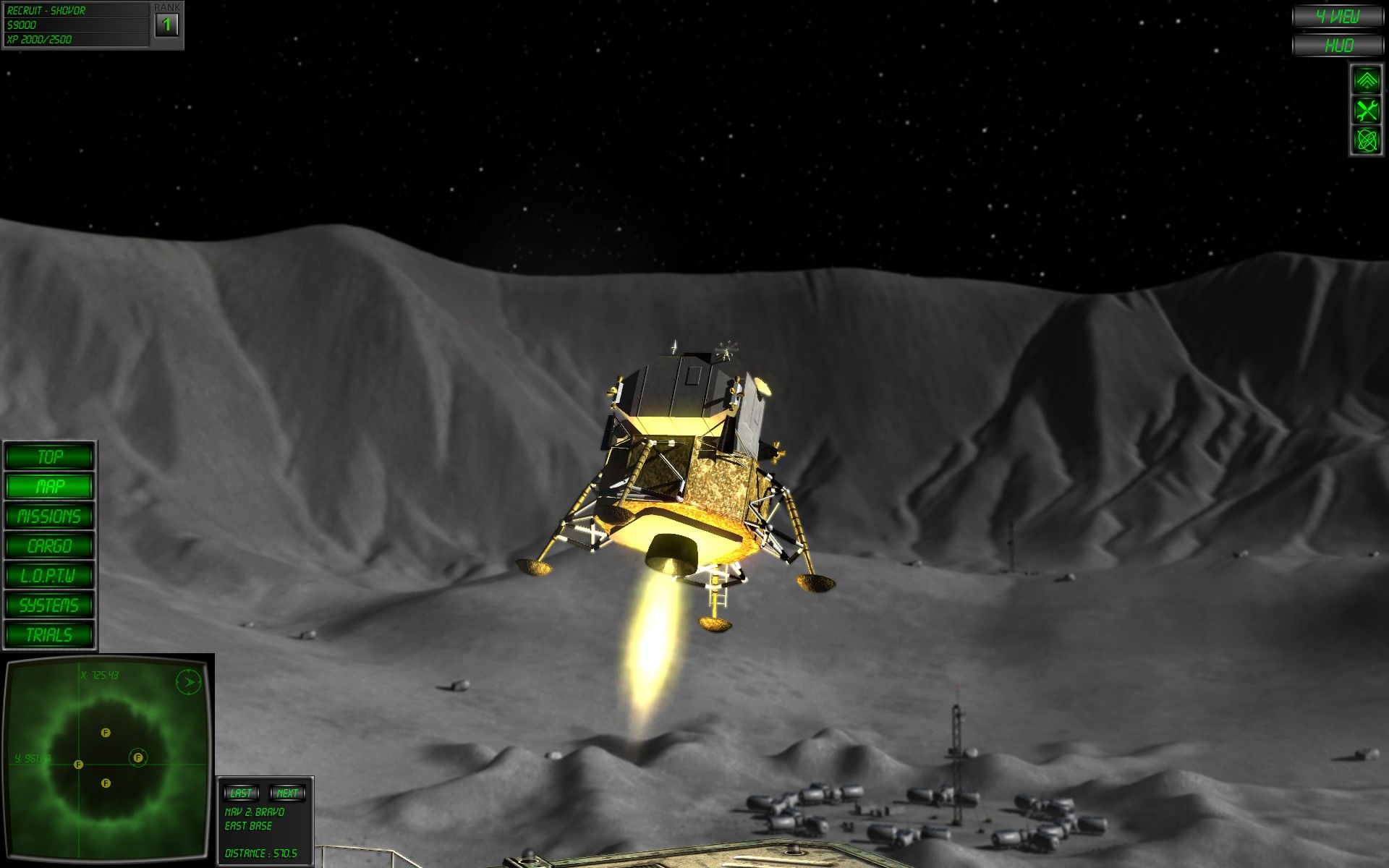The width and height of the screenshot is (1389, 868).
Task: Click the rank 1 badge
Action: coord(167,25)
